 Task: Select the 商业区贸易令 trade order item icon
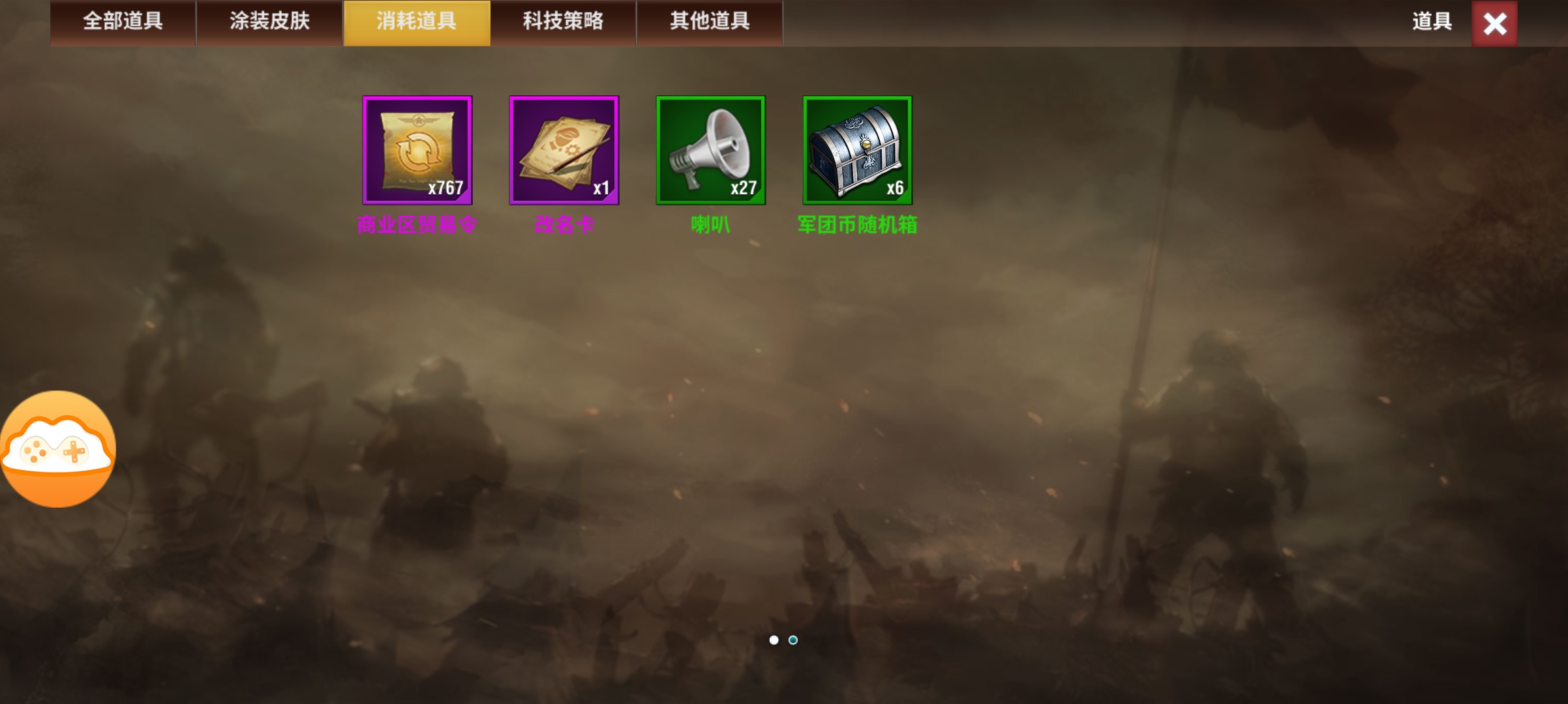coord(417,150)
